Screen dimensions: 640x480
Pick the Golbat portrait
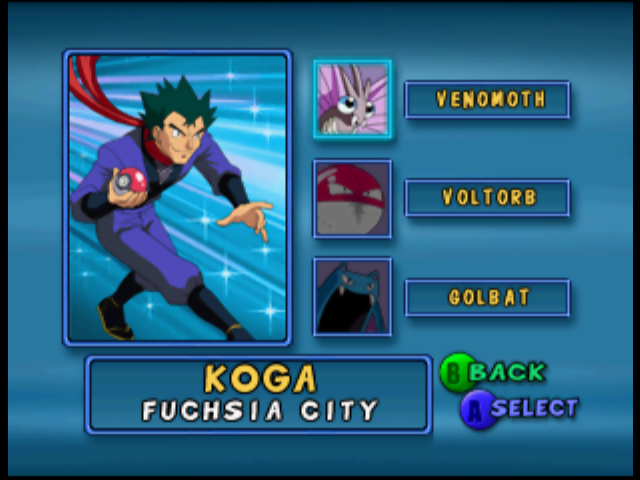(352, 297)
